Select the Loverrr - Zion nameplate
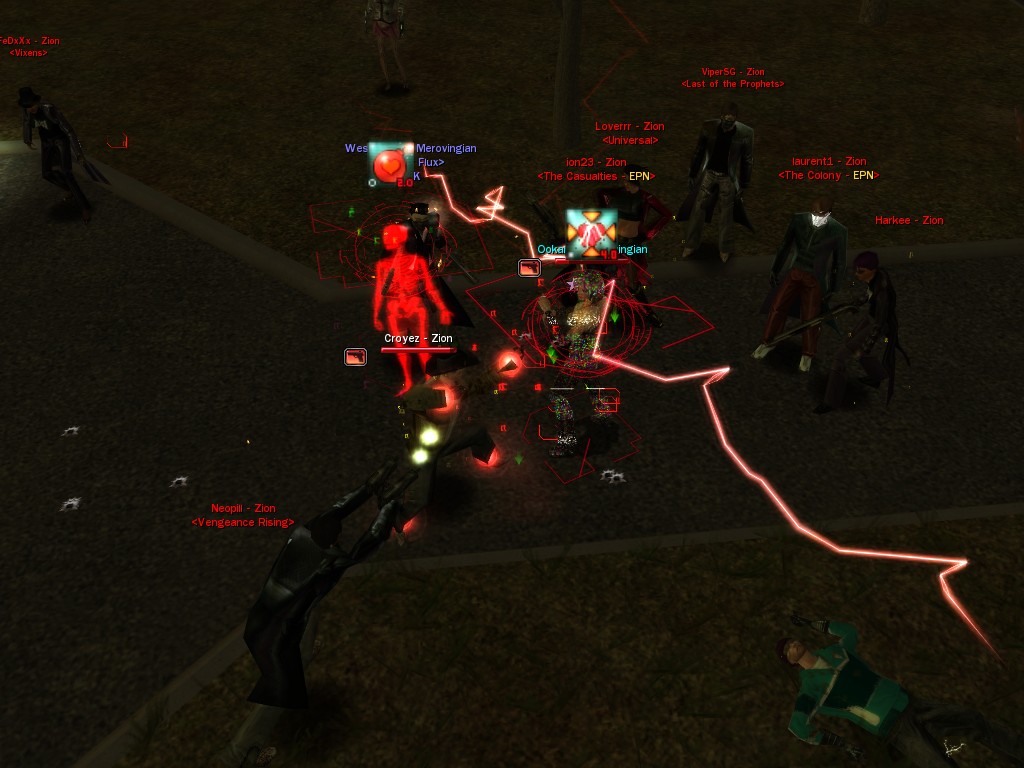The image size is (1024, 768). point(629,127)
